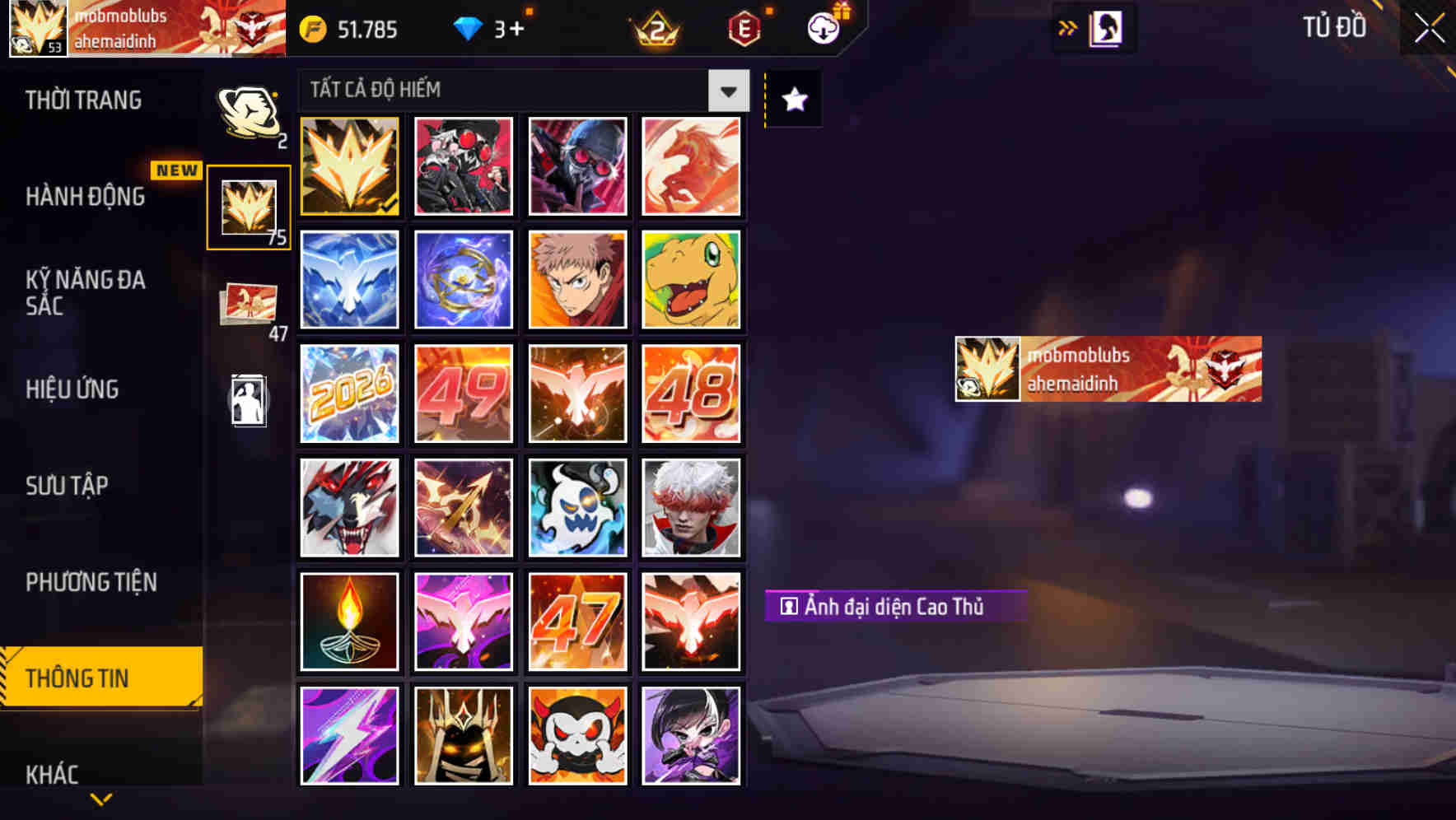Expand more categories with the bottom chevron
Viewport: 1456px width, 820px height.
(100, 799)
